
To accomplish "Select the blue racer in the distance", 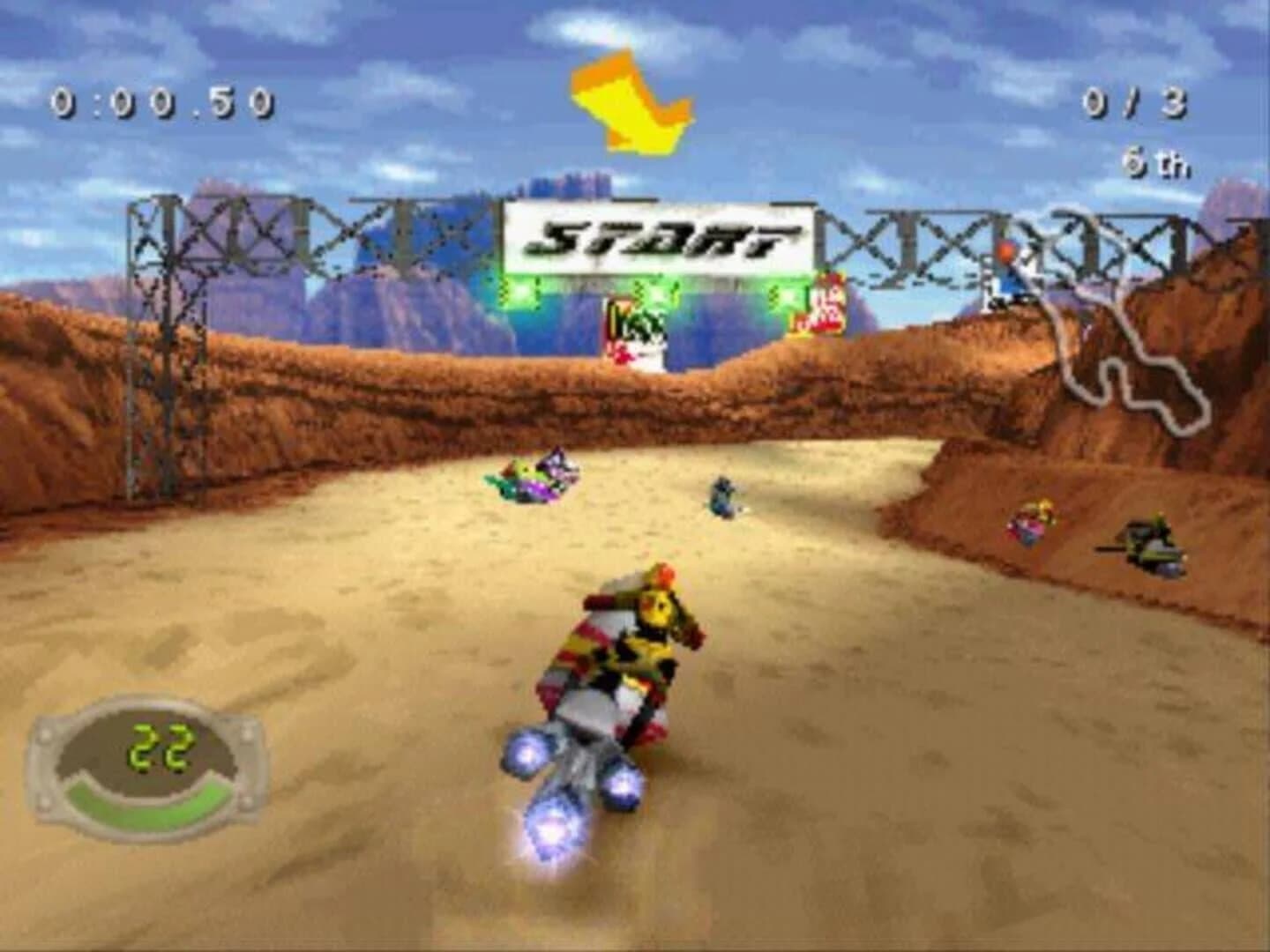I will [x=723, y=498].
